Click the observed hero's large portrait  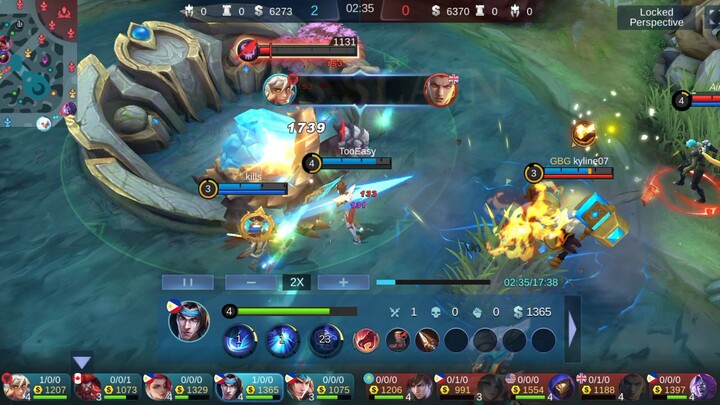[188, 321]
